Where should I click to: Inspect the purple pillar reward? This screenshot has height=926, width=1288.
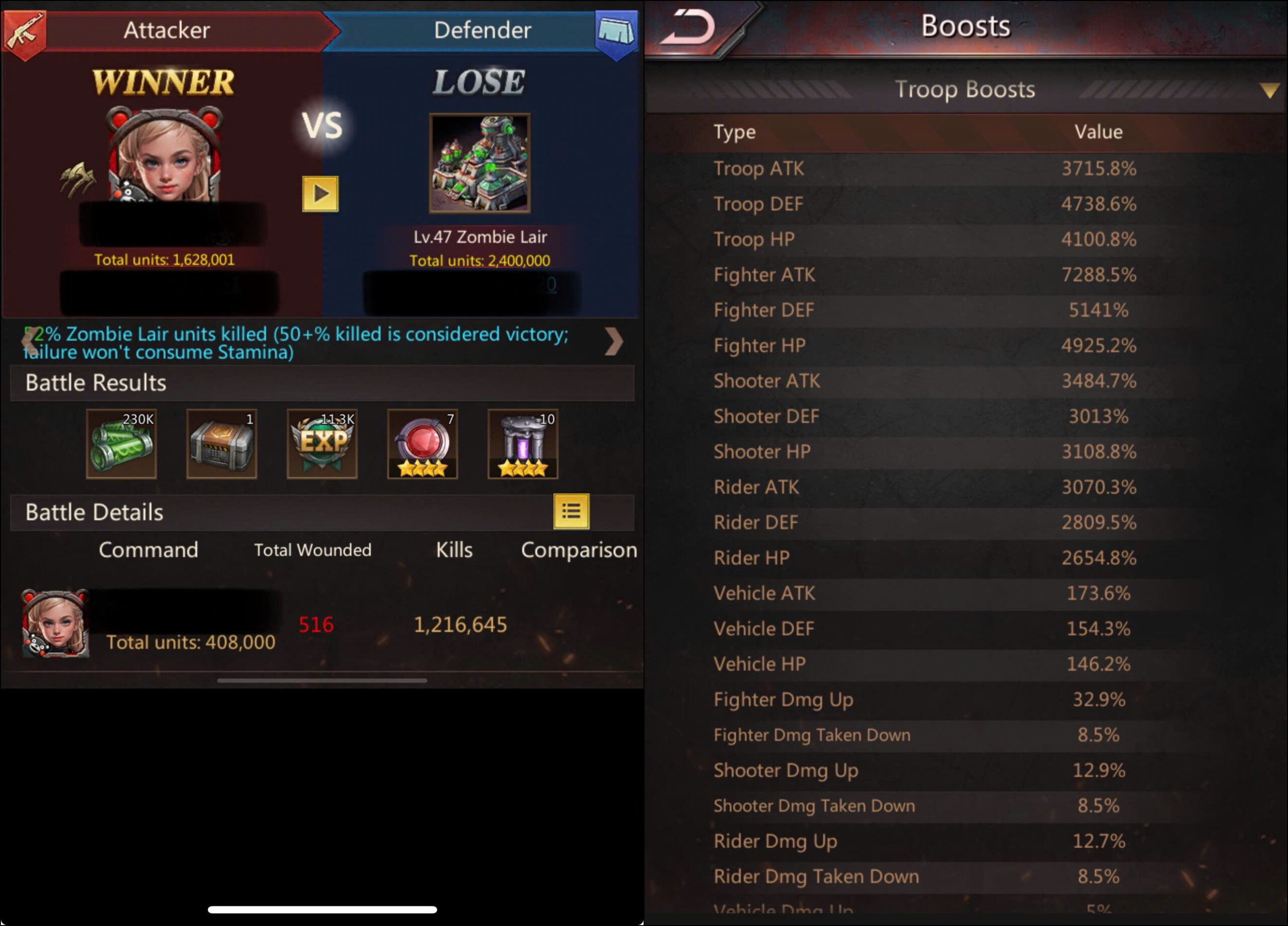[522, 444]
